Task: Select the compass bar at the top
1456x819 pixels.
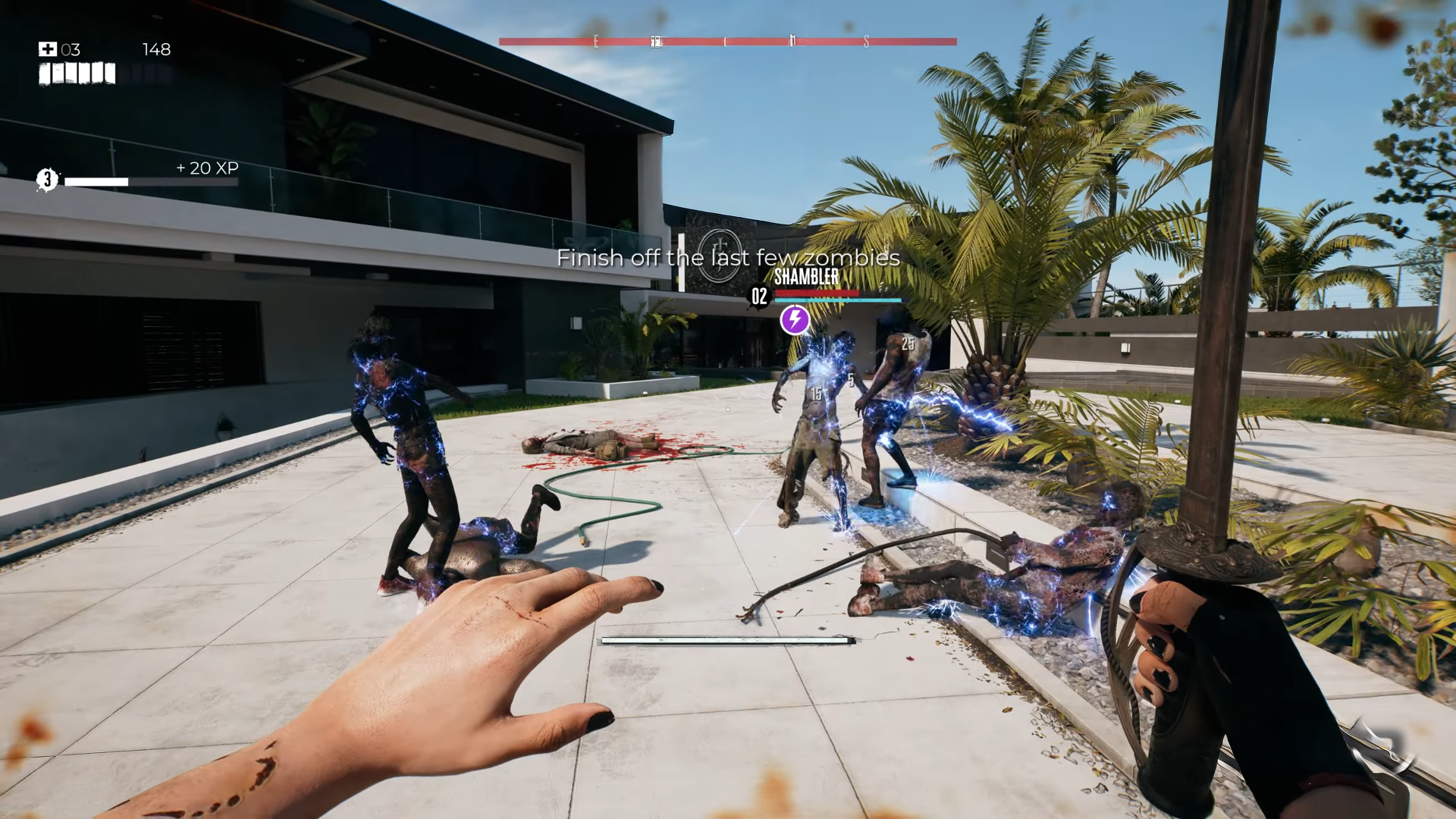Action: [x=727, y=42]
